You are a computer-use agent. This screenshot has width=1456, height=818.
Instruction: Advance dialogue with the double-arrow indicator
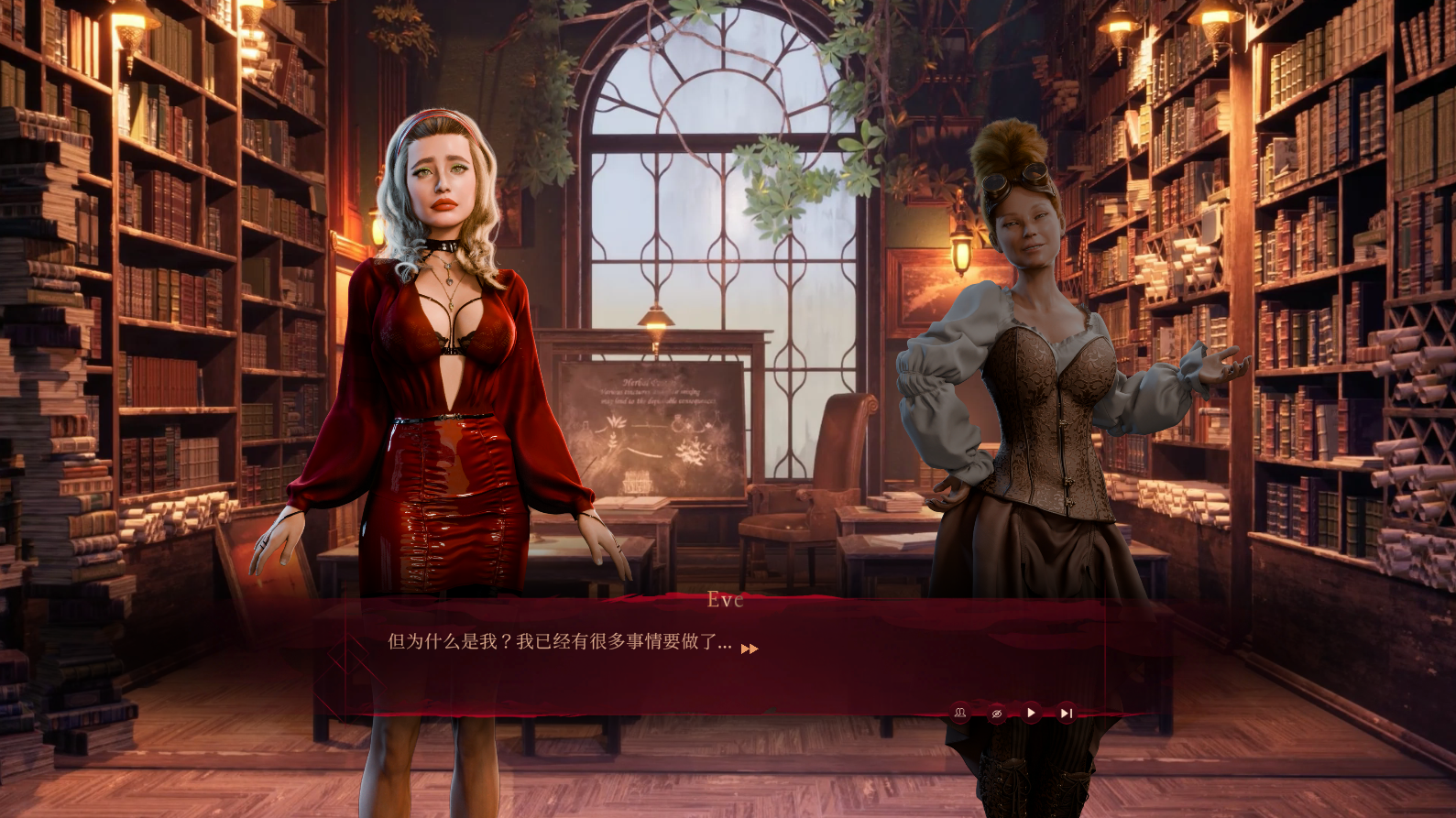750,649
